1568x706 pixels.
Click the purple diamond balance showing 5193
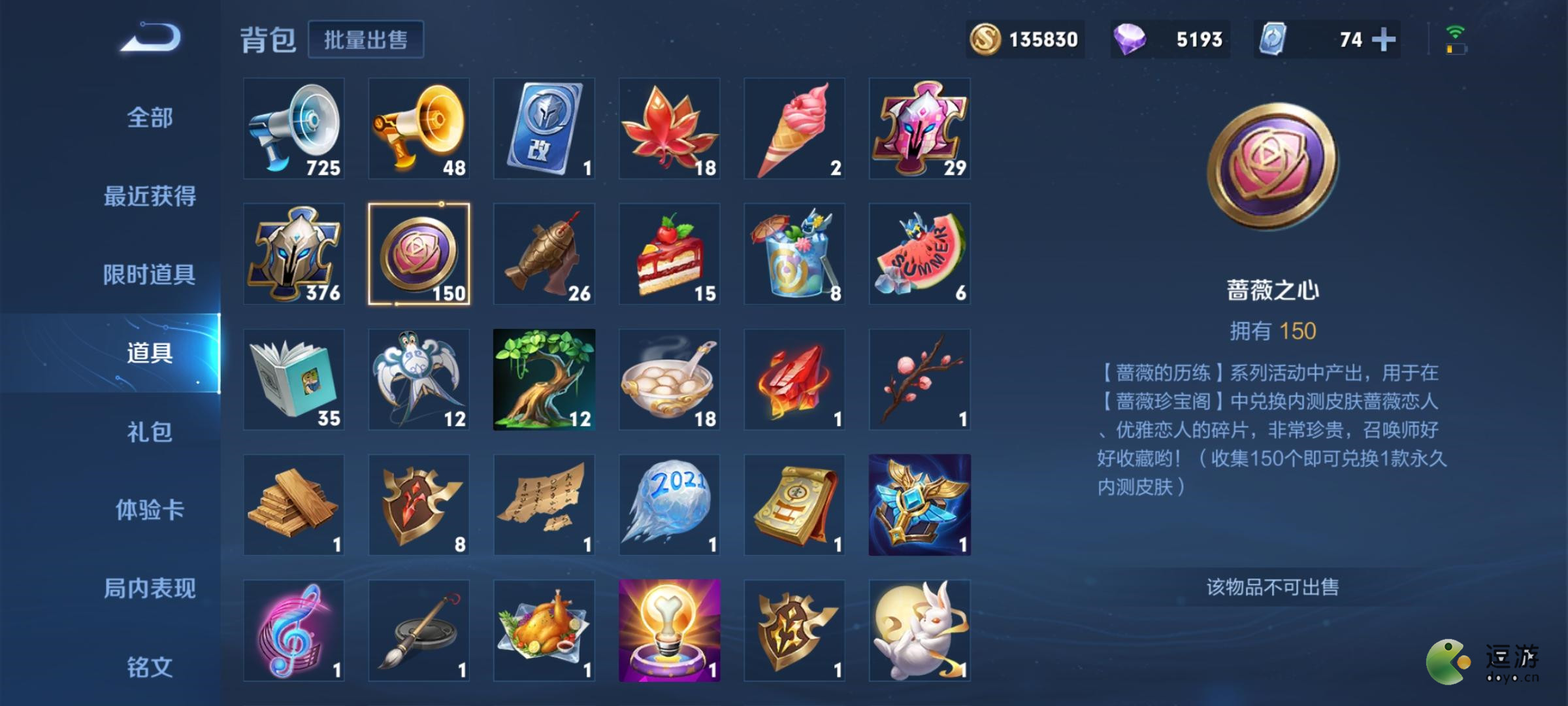pyautogui.click(x=1169, y=39)
